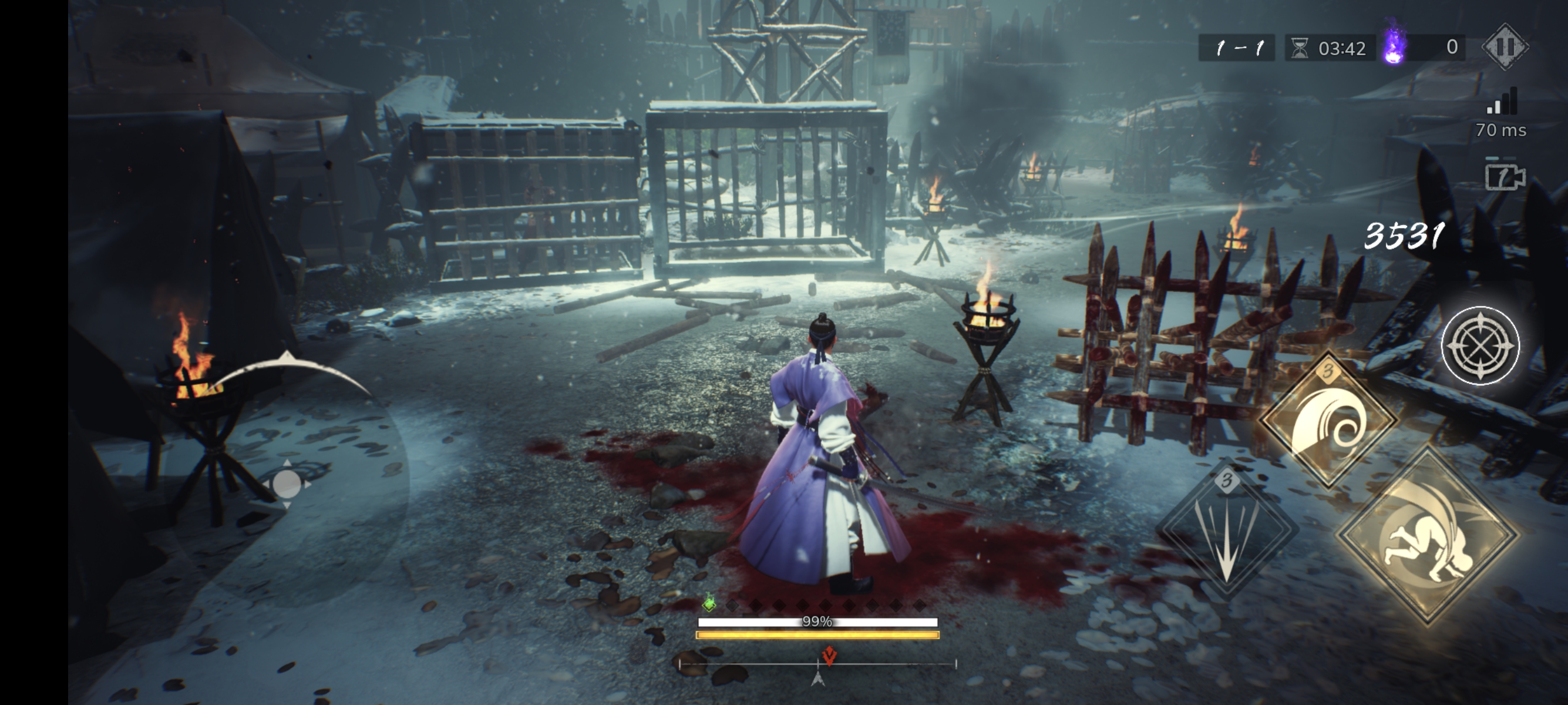1568x705 pixels.
Task: Select the green potion icon above the health bar
Action: 709,603
